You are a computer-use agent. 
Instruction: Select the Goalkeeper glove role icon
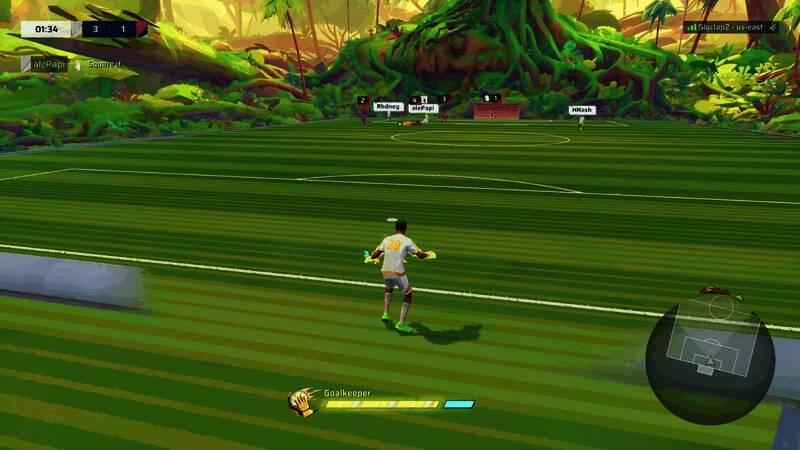tap(302, 401)
